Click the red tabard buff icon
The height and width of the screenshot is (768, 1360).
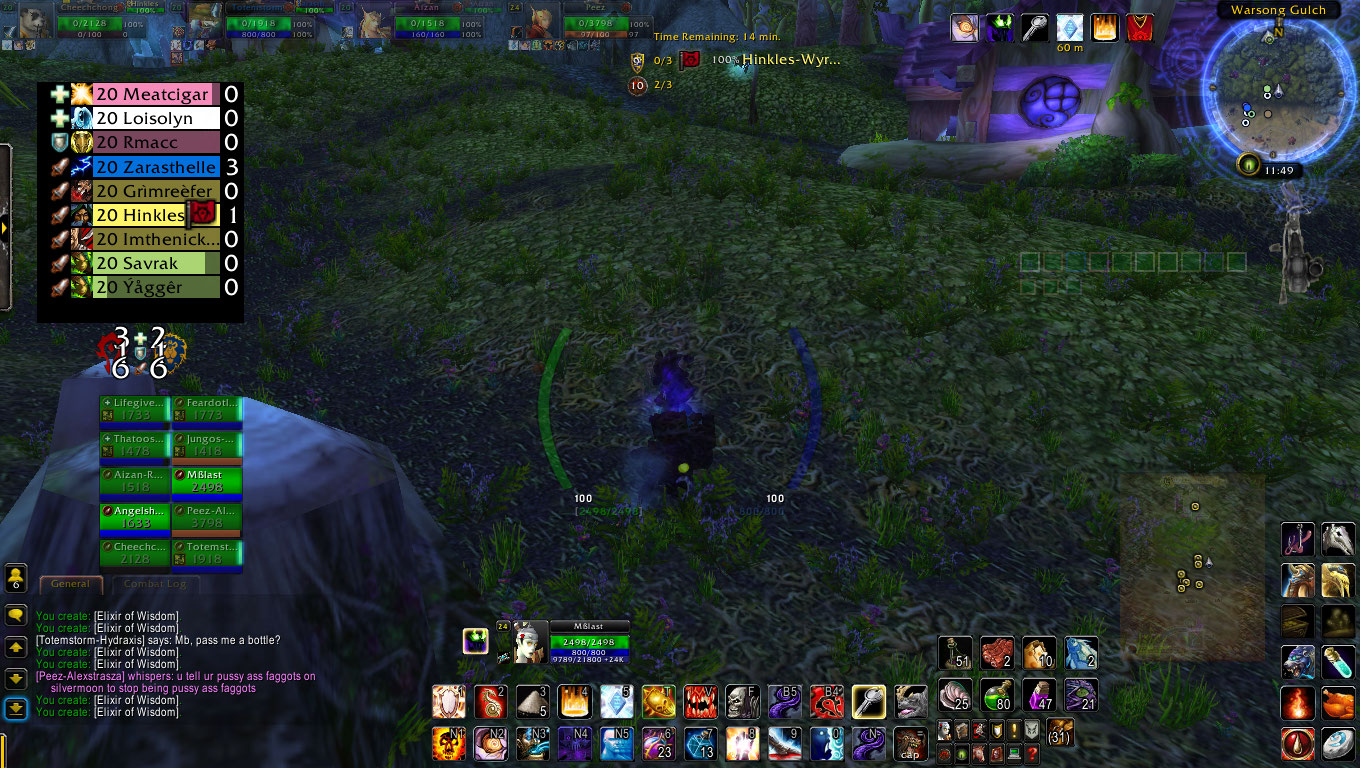(x=1140, y=27)
